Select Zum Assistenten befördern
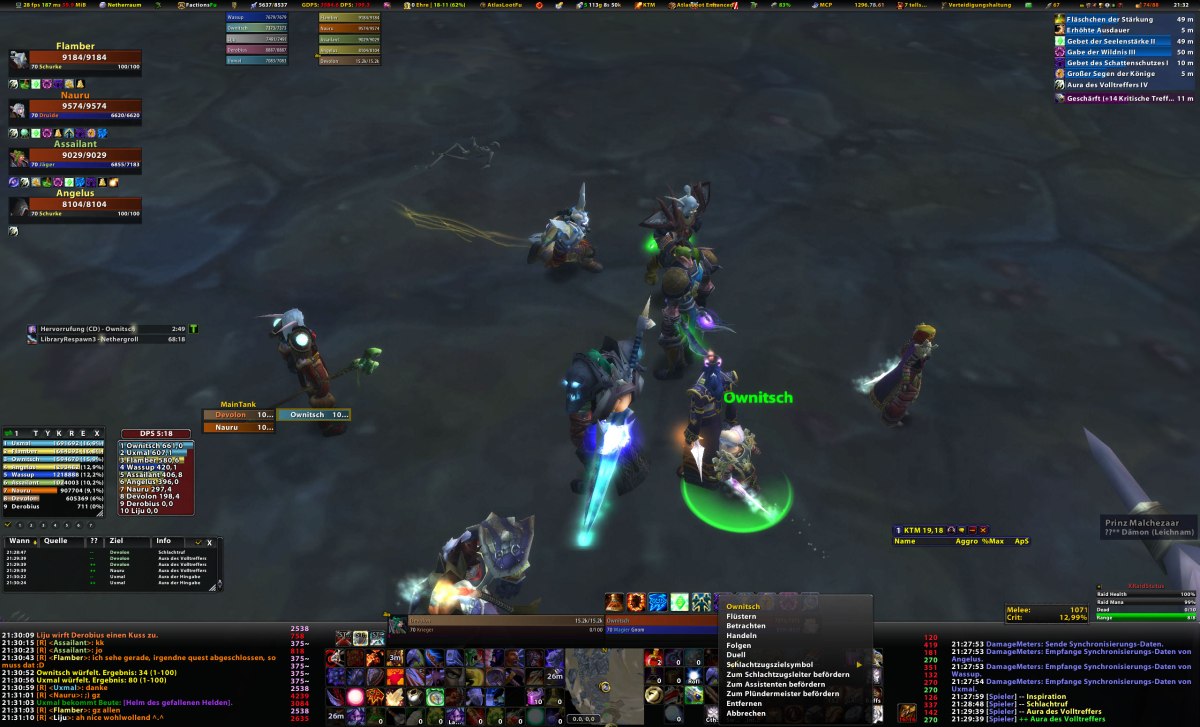The width and height of the screenshot is (1200, 727). (775, 684)
